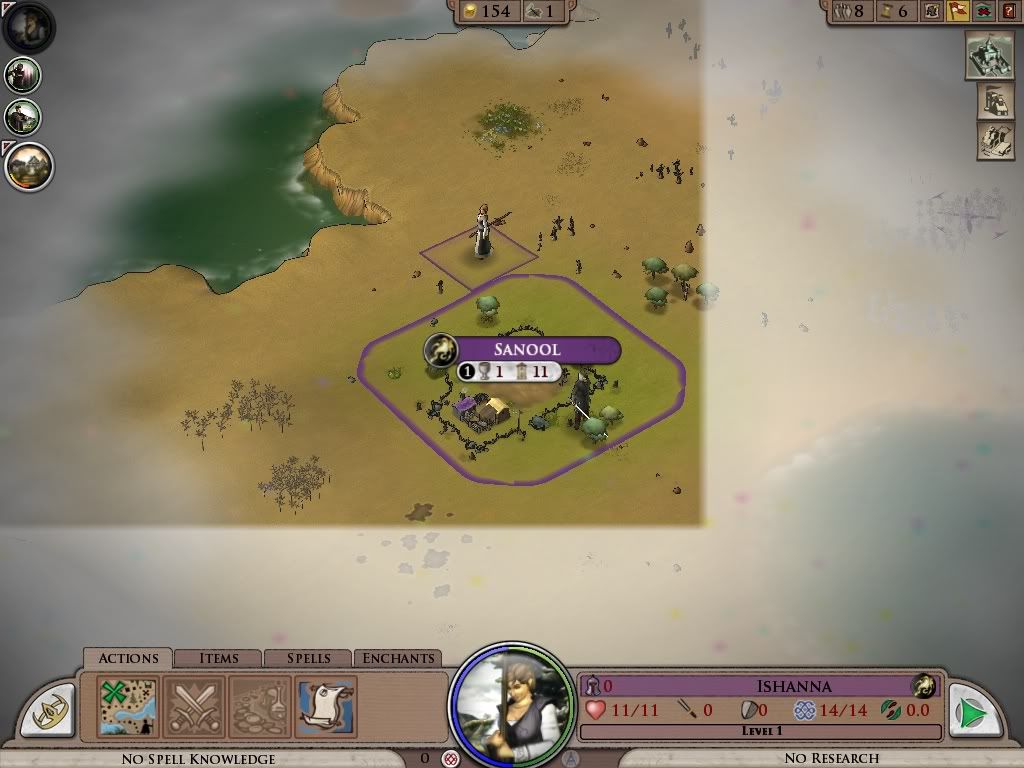Show the Enchants tab
Image resolution: width=1024 pixels, height=768 pixels.
[x=399, y=658]
